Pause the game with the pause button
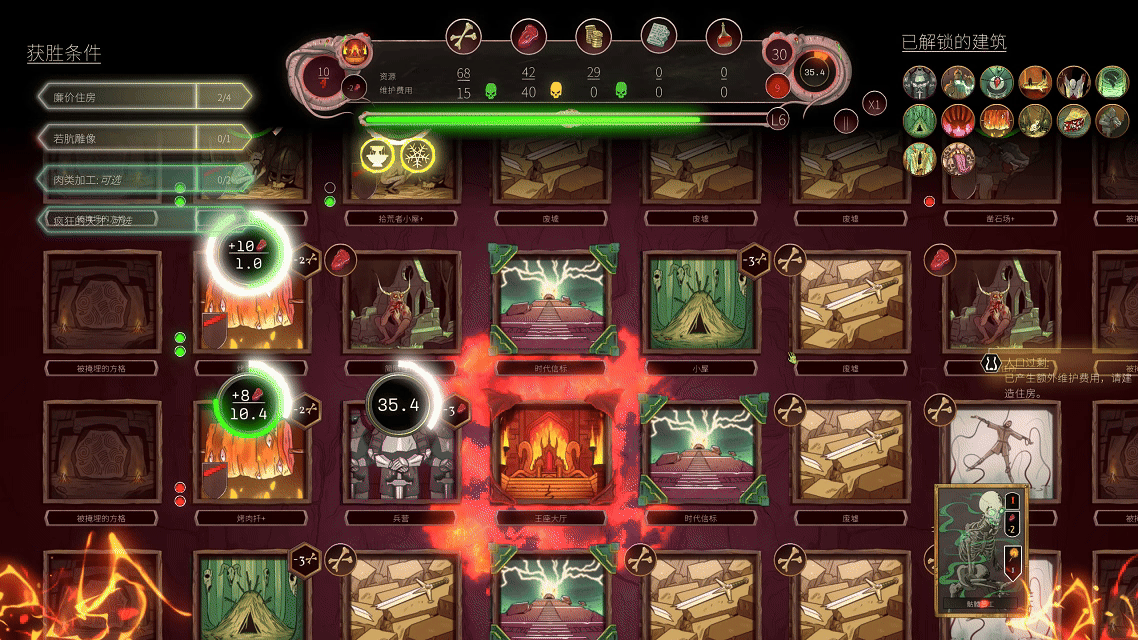 [x=847, y=122]
